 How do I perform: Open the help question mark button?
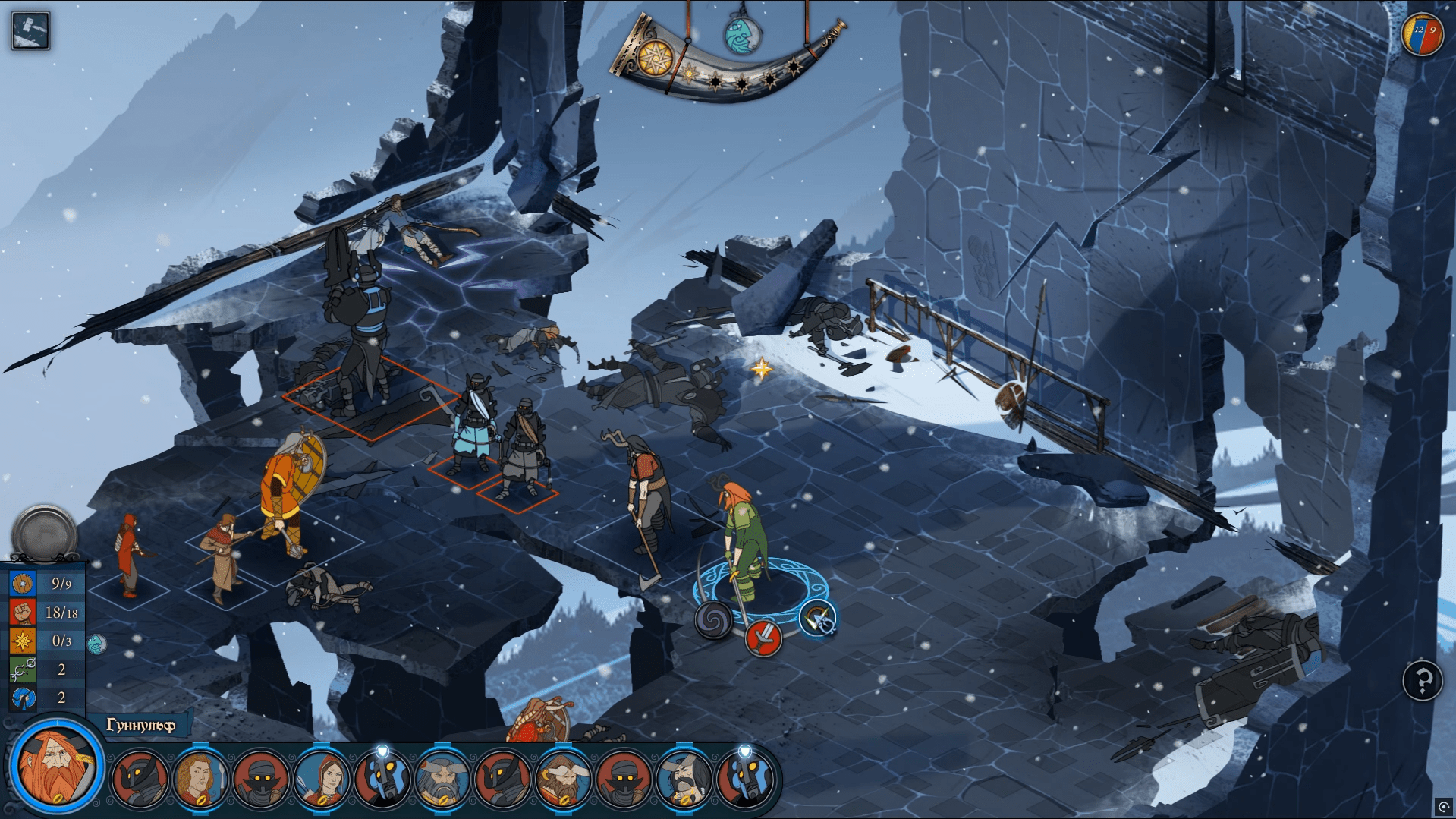coord(1422,681)
